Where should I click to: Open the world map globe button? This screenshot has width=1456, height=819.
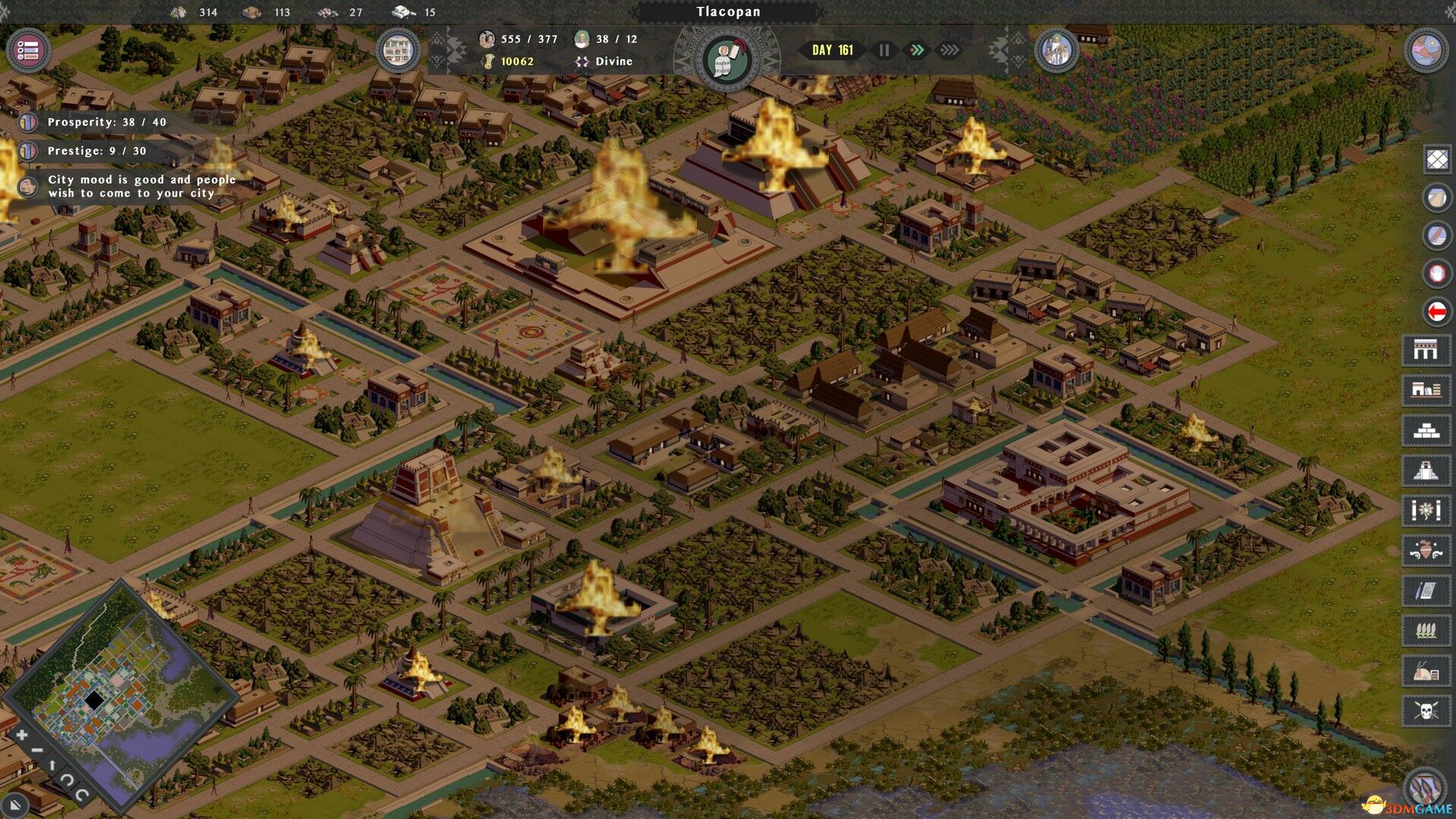point(1426,50)
